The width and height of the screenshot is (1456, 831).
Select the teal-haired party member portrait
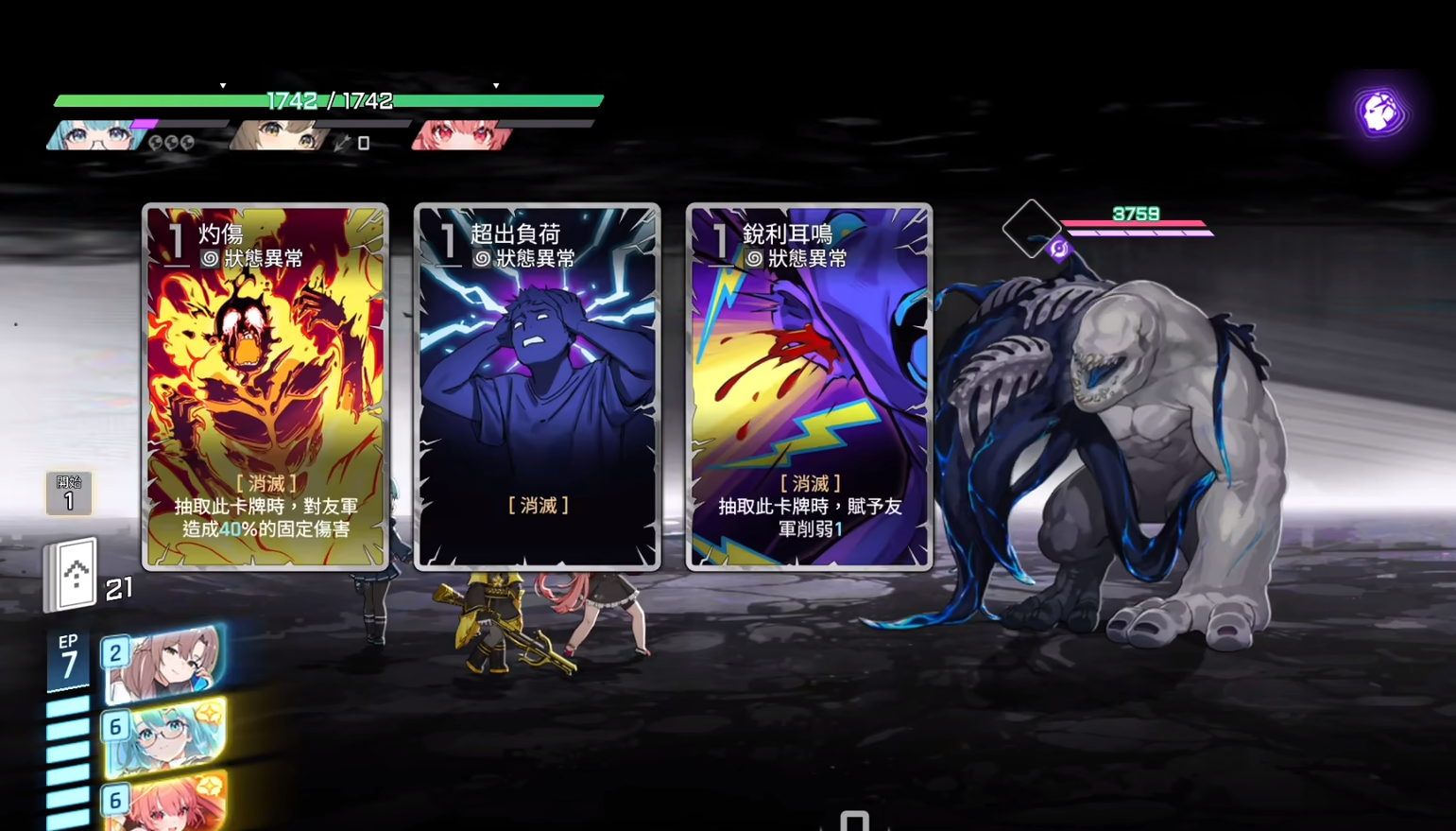[x=94, y=136]
